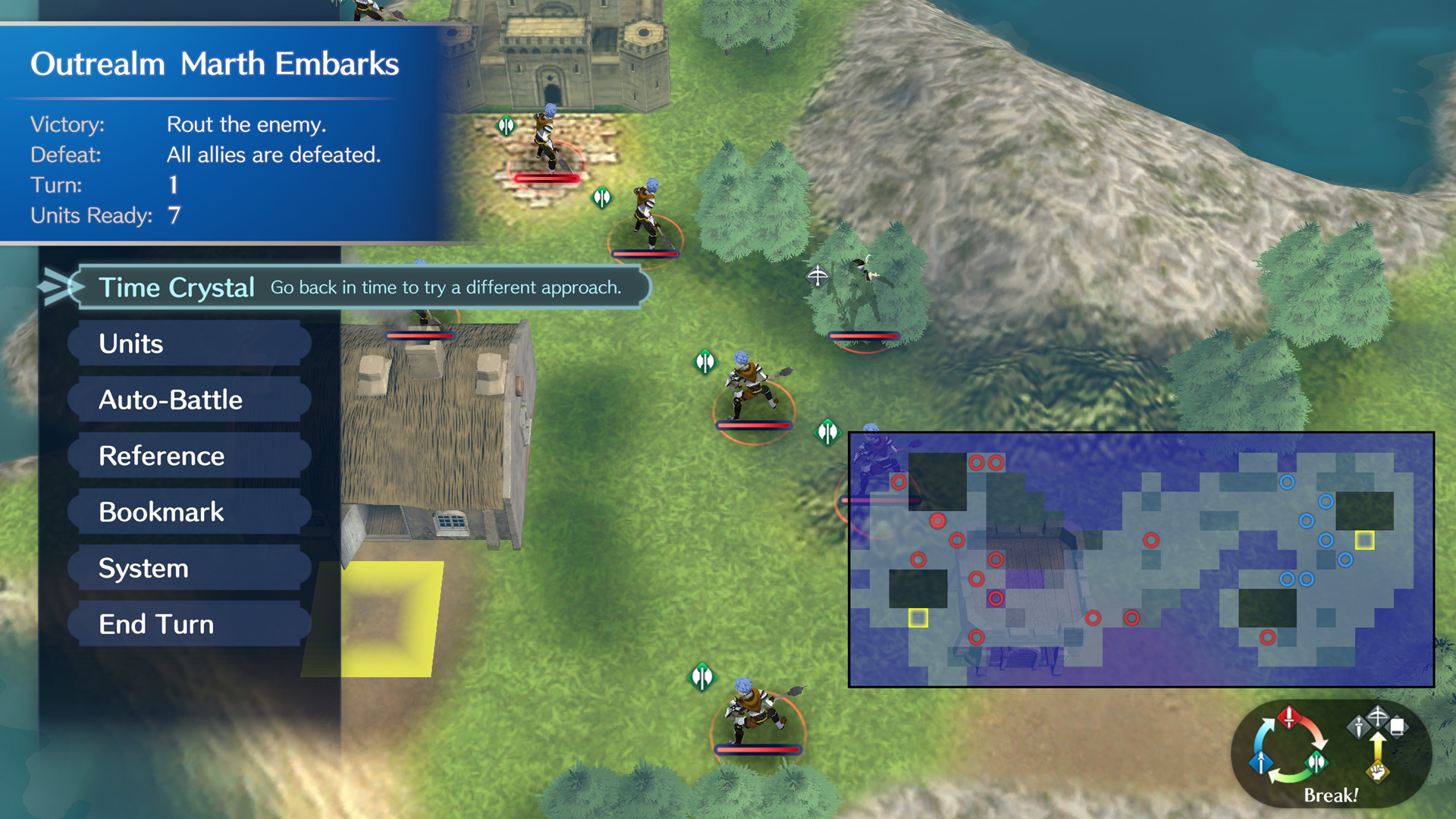This screenshot has width=1456, height=819.
Task: Click the bow icon above the enemy hidden in trees
Action: pos(817,278)
